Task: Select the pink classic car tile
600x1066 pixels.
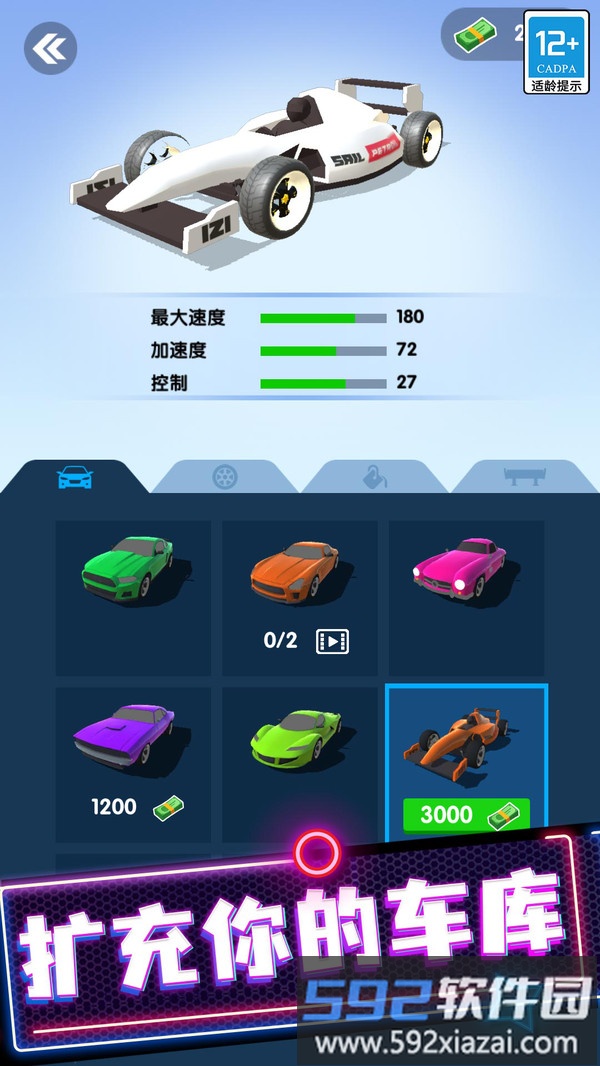Action: pos(466,597)
